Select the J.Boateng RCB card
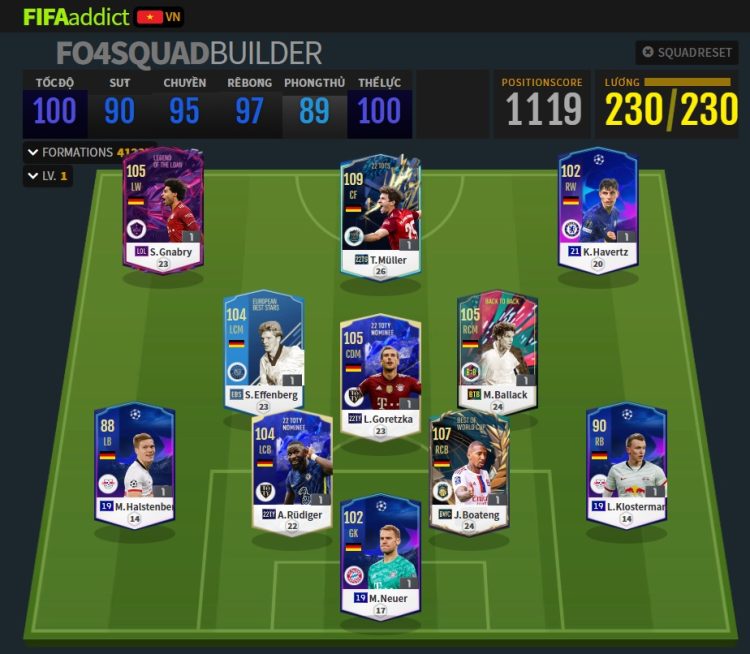The width and height of the screenshot is (750, 654). [x=468, y=470]
